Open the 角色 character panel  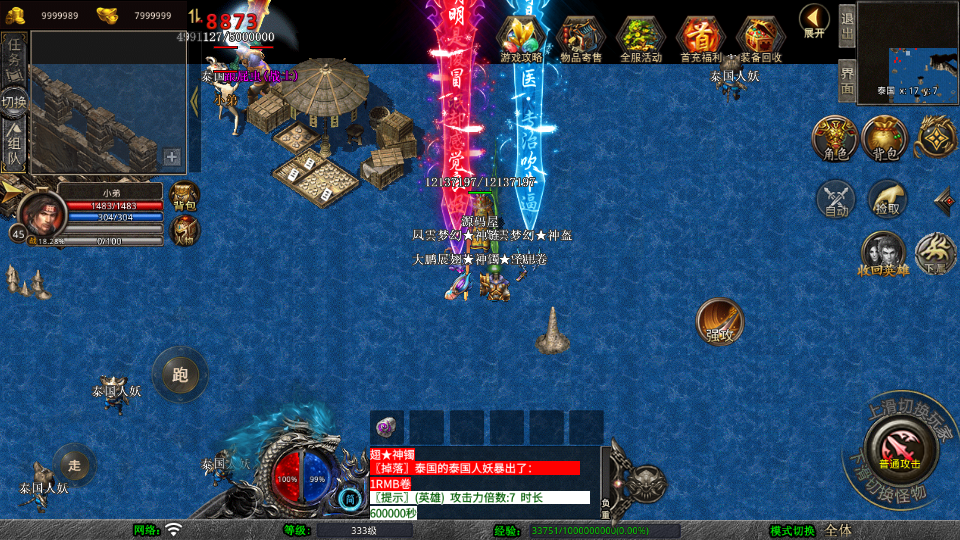(x=834, y=138)
